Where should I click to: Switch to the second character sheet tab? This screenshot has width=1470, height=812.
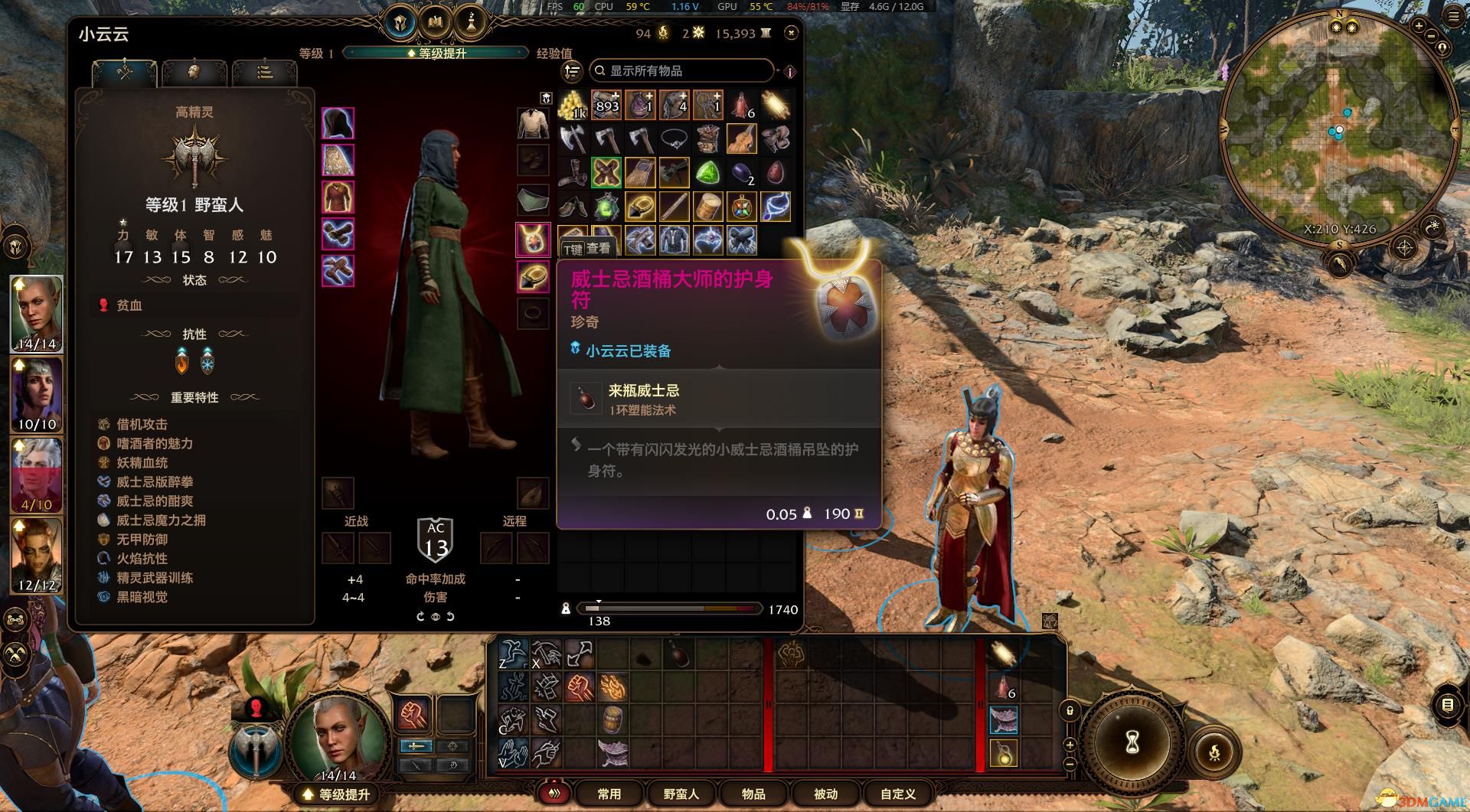point(194,72)
